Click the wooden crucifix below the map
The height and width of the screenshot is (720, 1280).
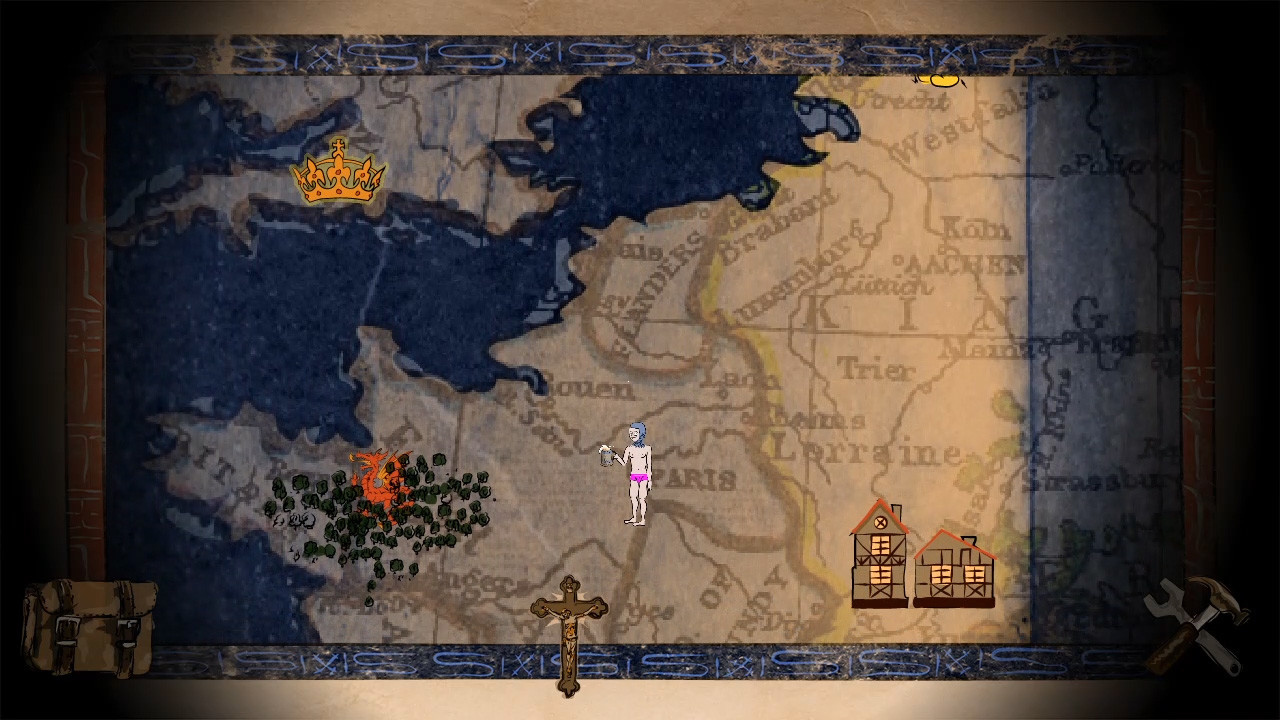pyautogui.click(x=568, y=630)
